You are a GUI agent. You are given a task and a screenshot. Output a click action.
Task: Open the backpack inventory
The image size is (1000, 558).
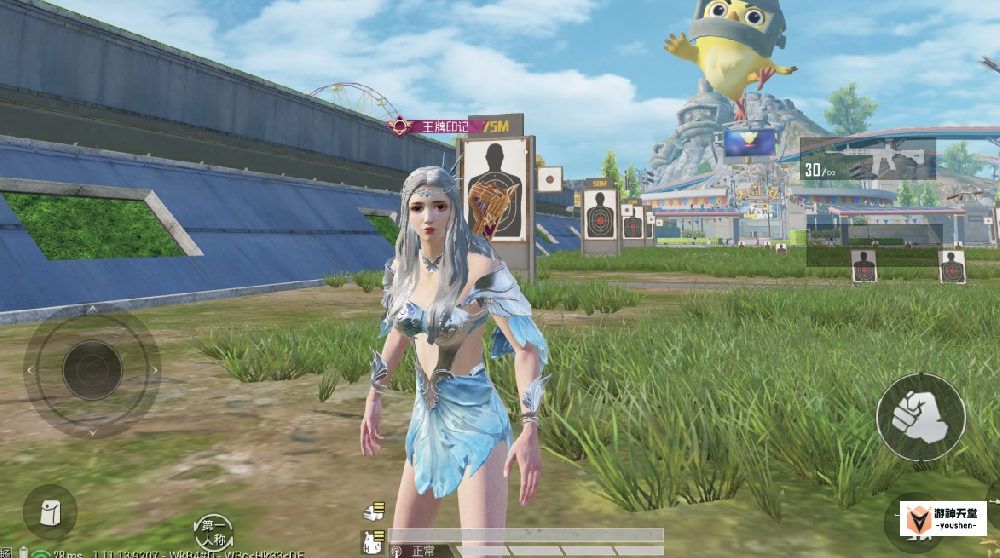coord(49,512)
